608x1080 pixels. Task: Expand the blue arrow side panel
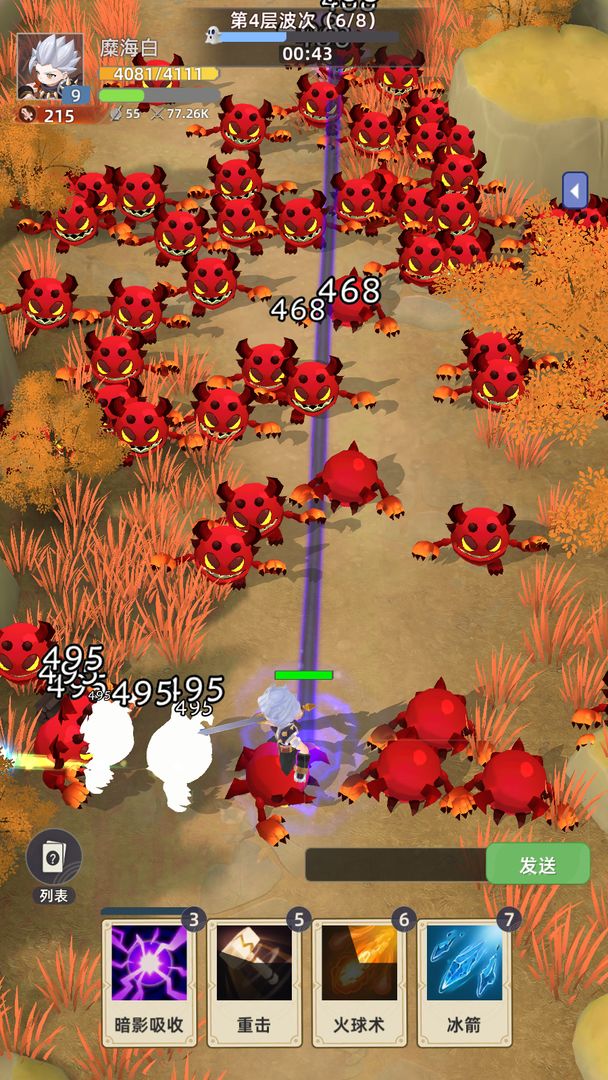pyautogui.click(x=574, y=190)
